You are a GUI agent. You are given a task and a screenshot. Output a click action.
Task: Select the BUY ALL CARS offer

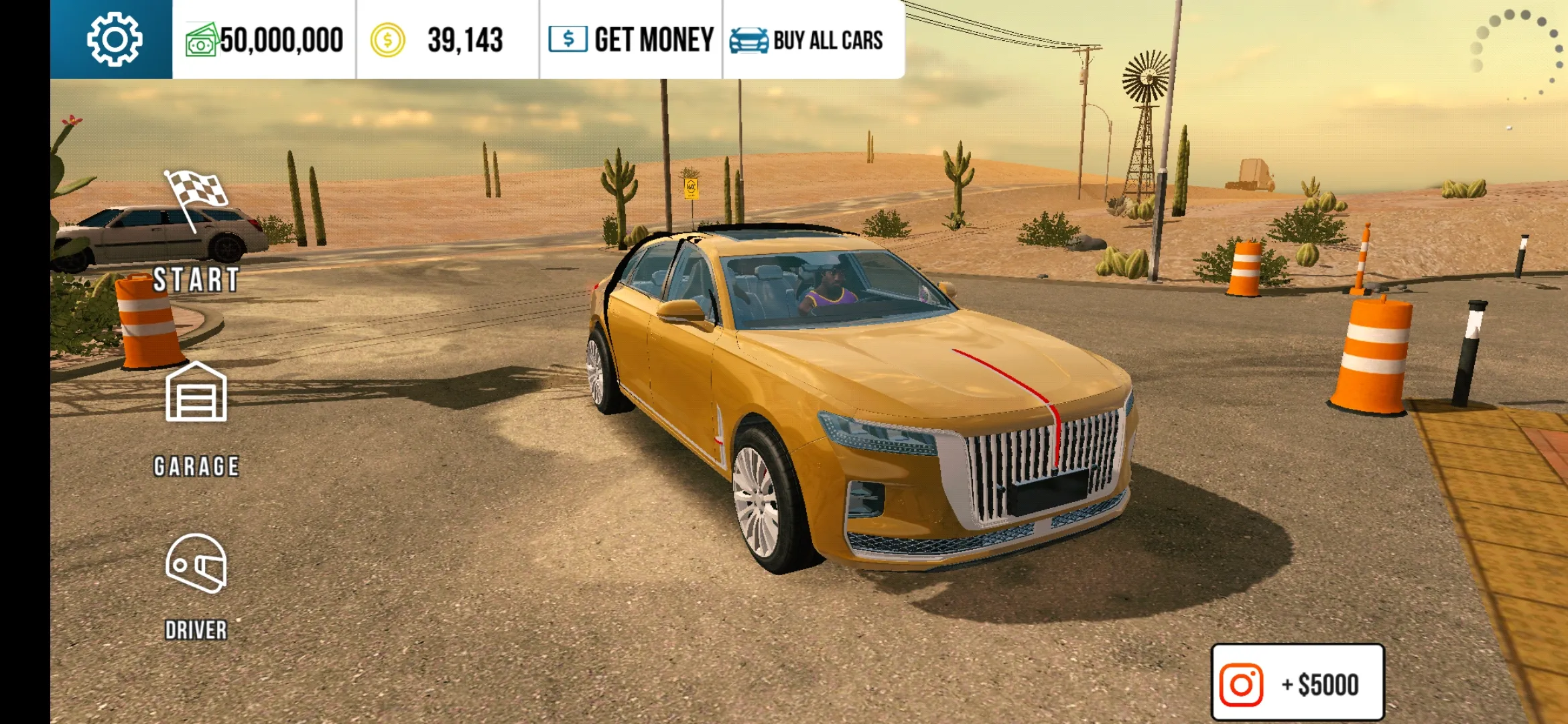(807, 40)
